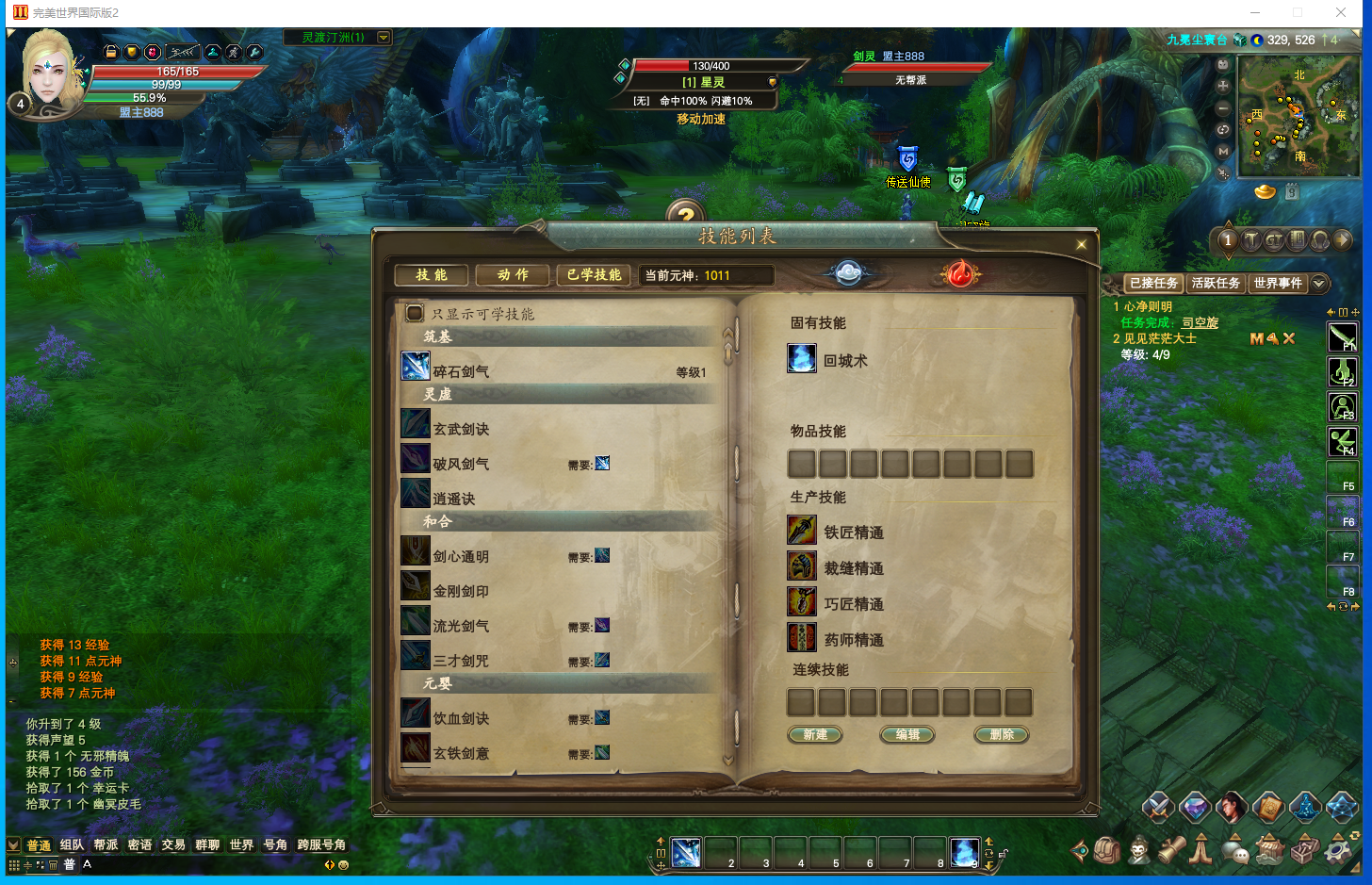Switch chat to the 世界 channel
Viewport: 1372px width, 885px height.
(241, 844)
